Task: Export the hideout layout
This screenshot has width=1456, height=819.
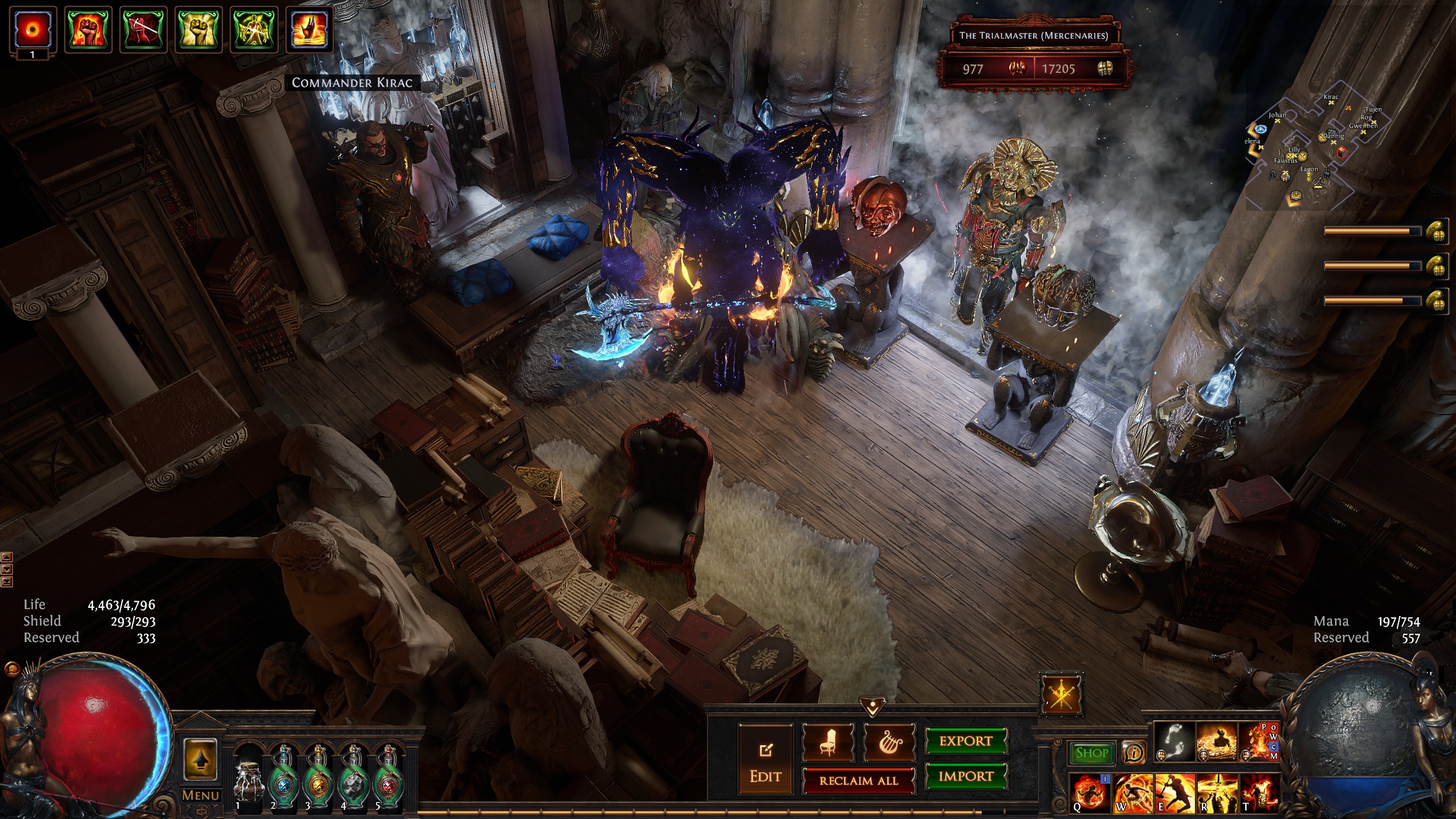Action: click(966, 741)
